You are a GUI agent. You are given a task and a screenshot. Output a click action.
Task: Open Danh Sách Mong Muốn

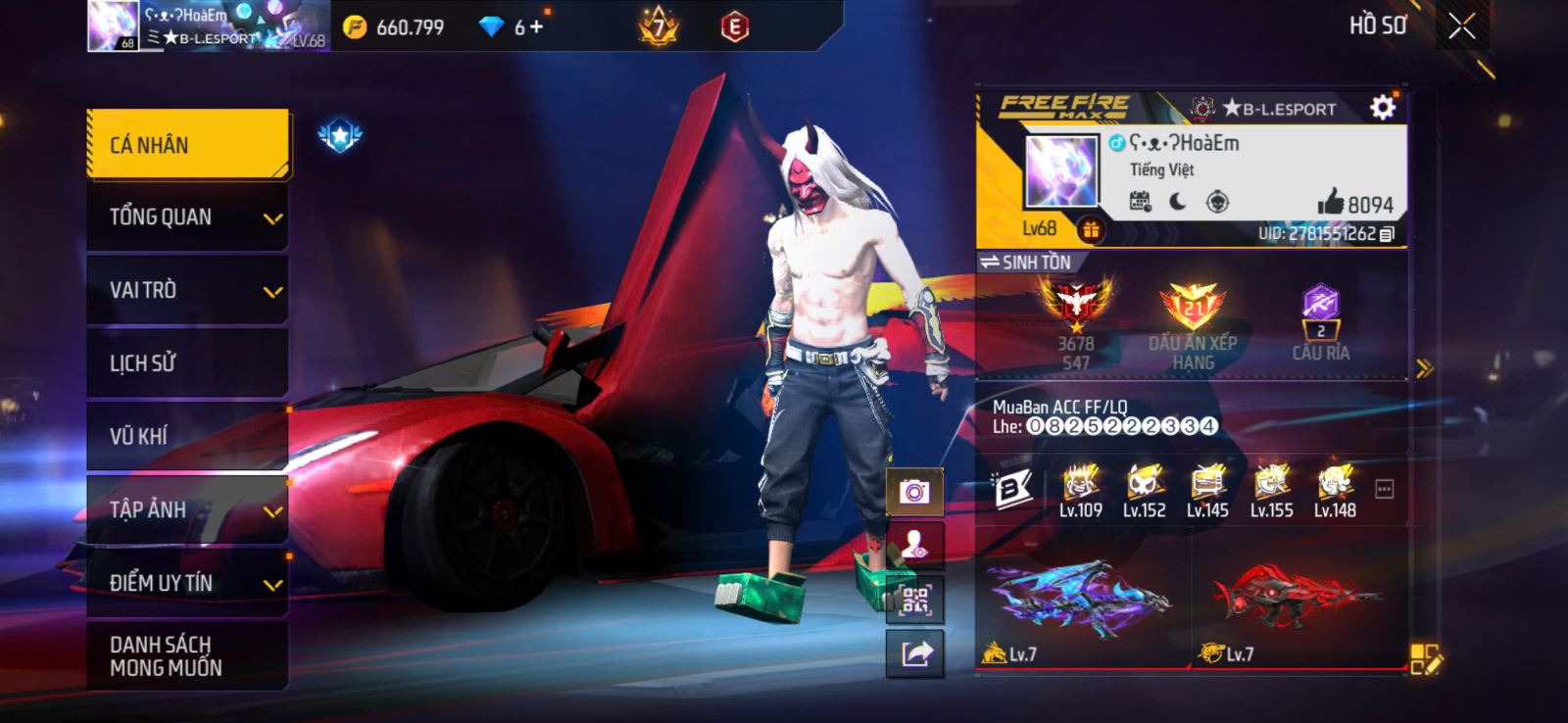(x=187, y=655)
